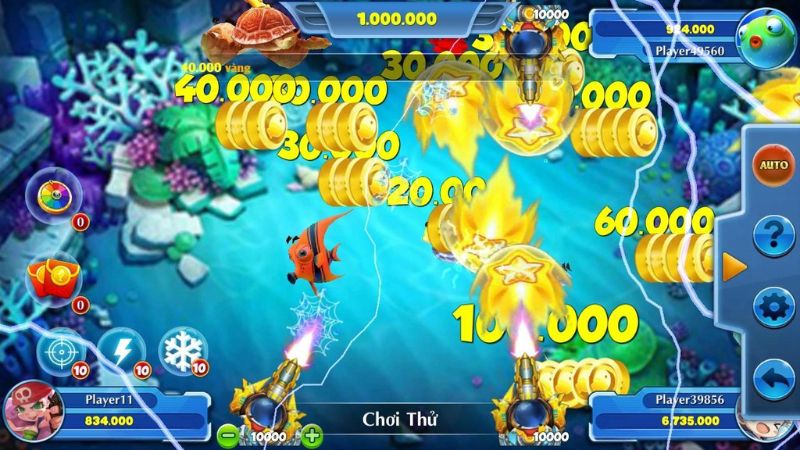
Task: Open the colorful lucky wheel icon
Action: click(50, 197)
